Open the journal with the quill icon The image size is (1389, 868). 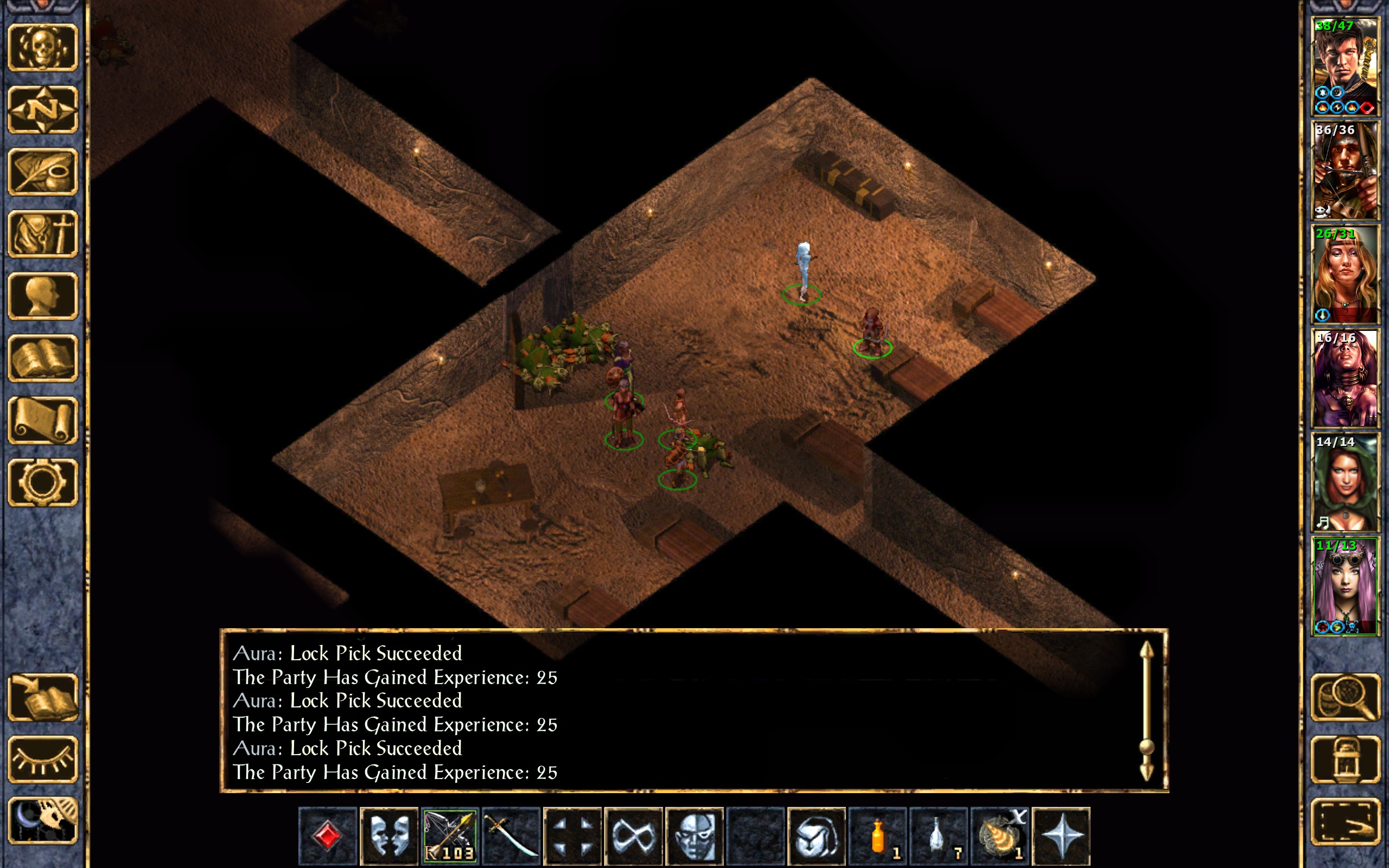click(42, 171)
